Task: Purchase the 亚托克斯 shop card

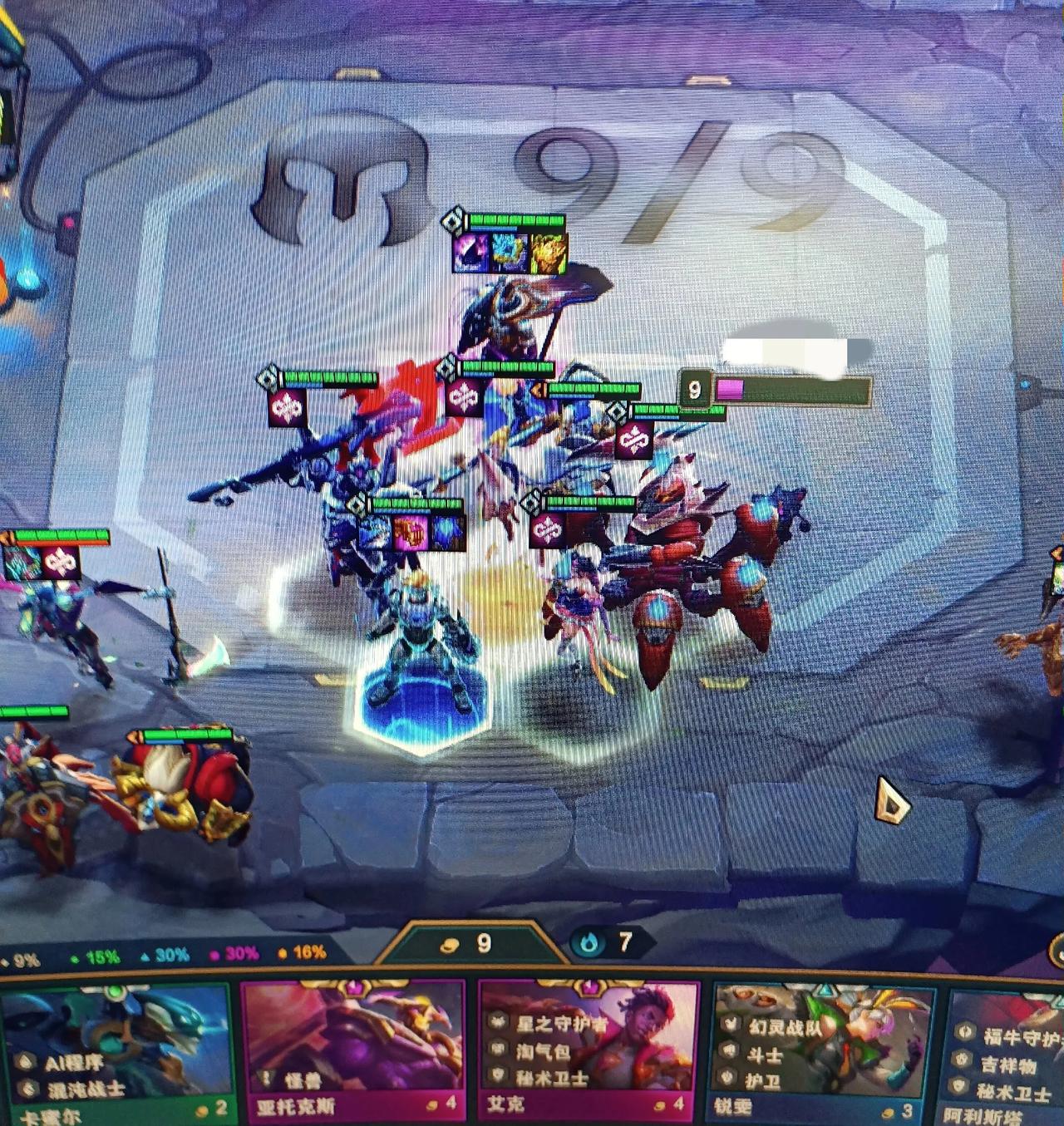Action: (353, 1051)
